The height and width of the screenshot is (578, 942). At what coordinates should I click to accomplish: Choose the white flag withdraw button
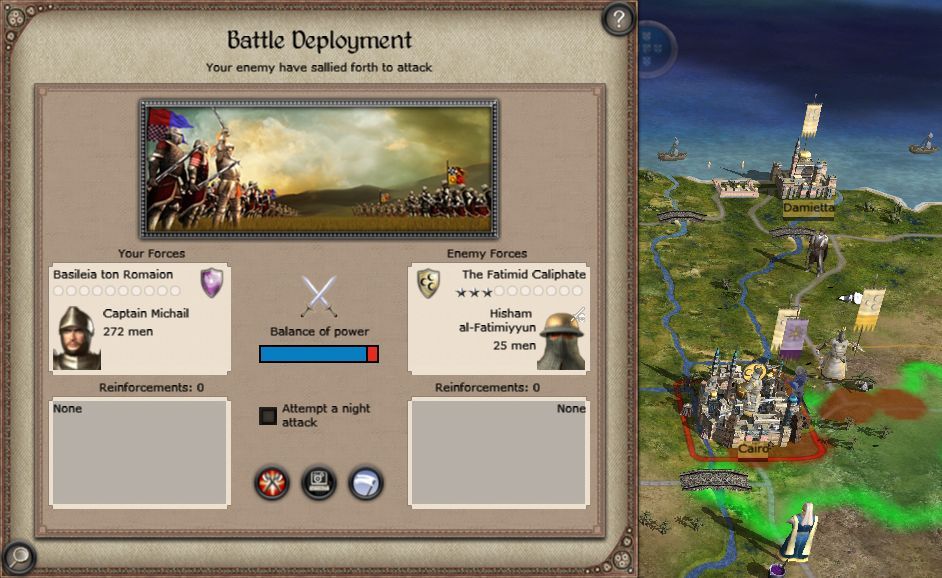click(x=365, y=483)
